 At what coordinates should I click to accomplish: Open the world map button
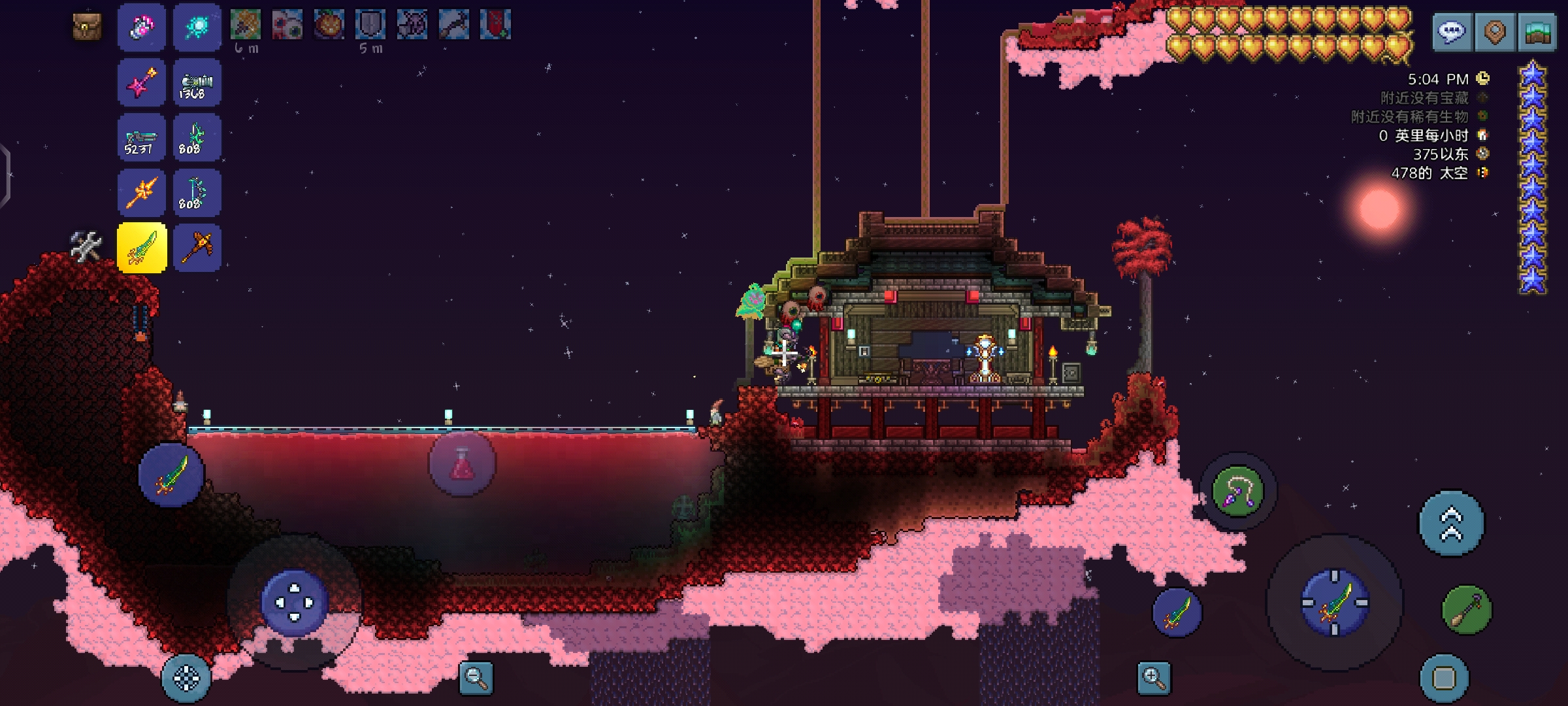click(1538, 31)
